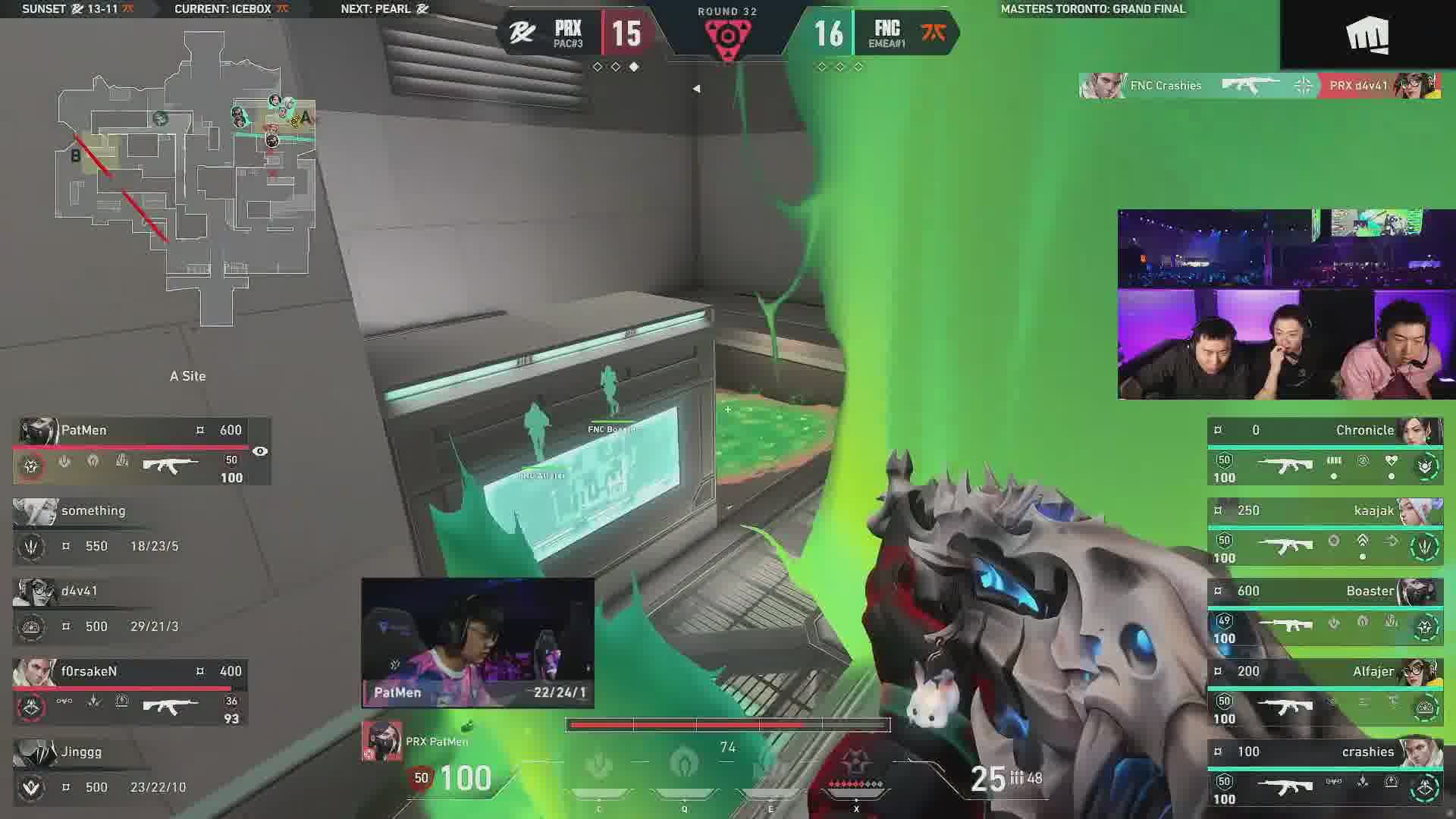The height and width of the screenshot is (819, 1456).
Task: Click the minimap in the top-left corner
Action: [186, 178]
